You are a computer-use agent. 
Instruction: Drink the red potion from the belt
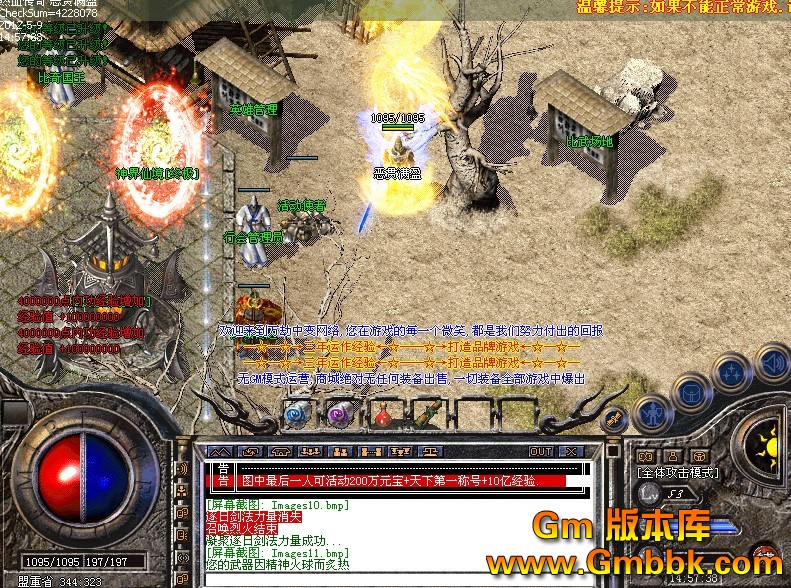click(382, 413)
